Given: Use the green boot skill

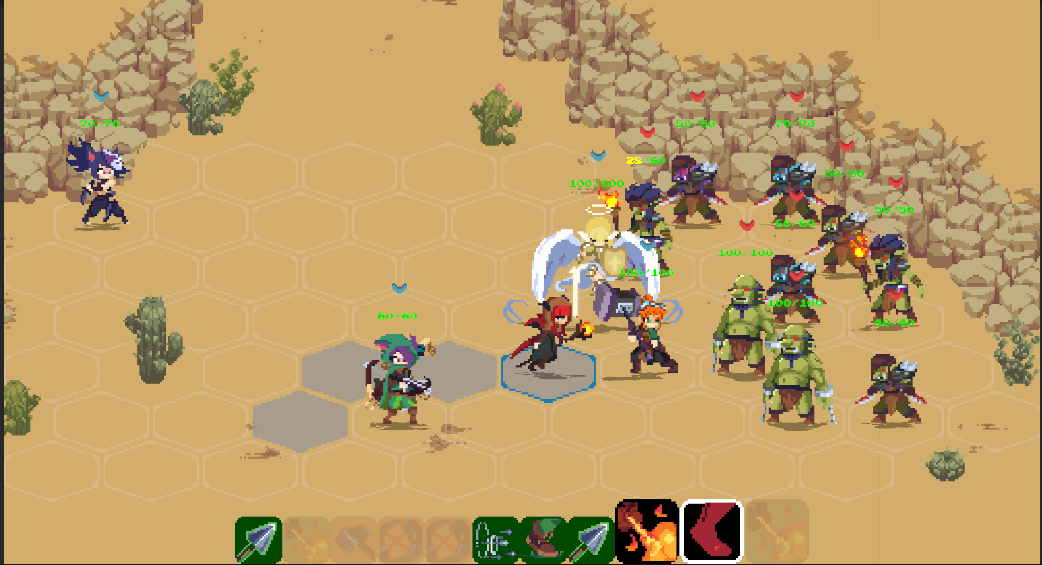Looking at the screenshot, I should (543, 540).
